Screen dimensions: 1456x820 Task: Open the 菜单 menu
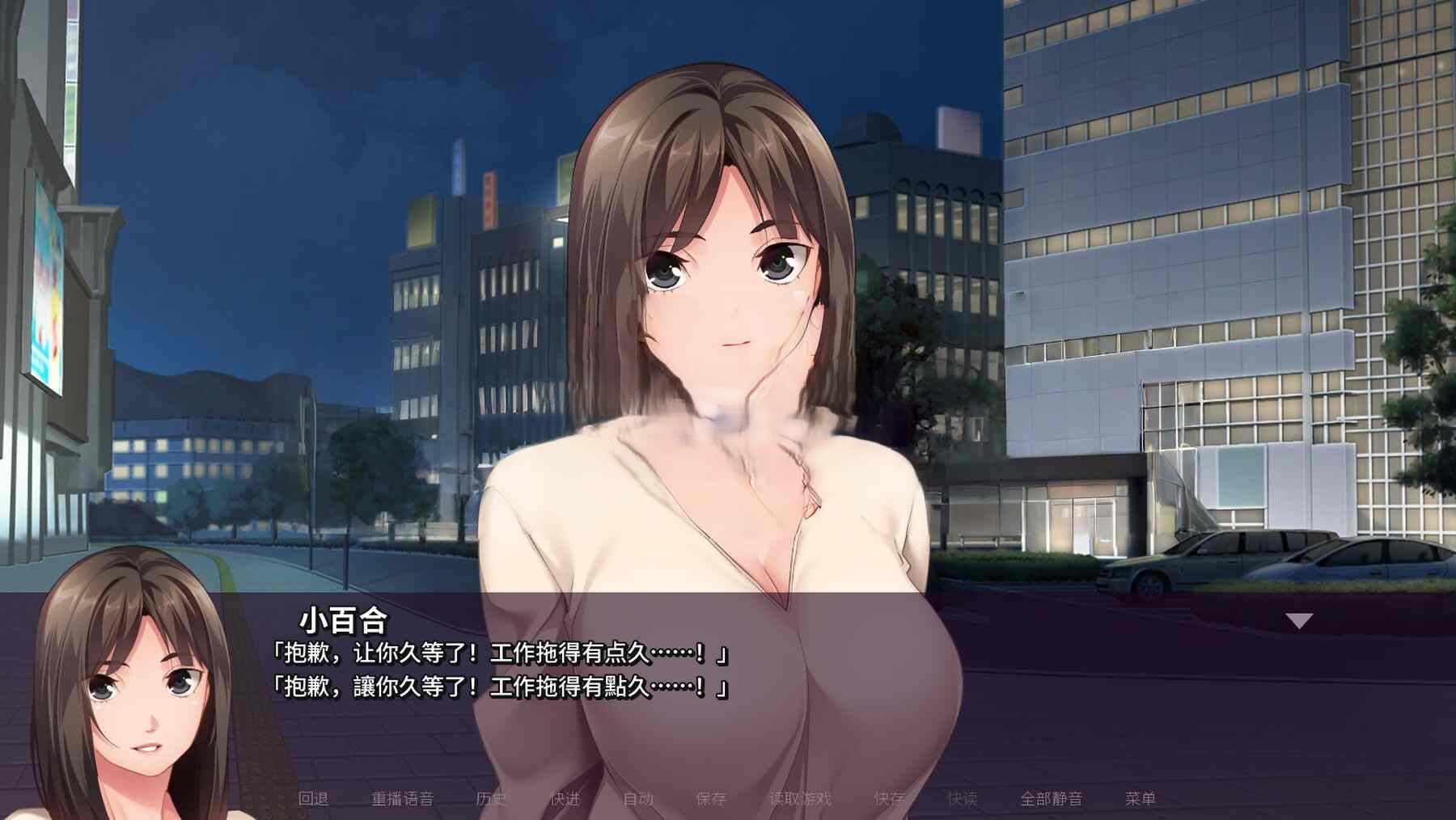point(1141,799)
